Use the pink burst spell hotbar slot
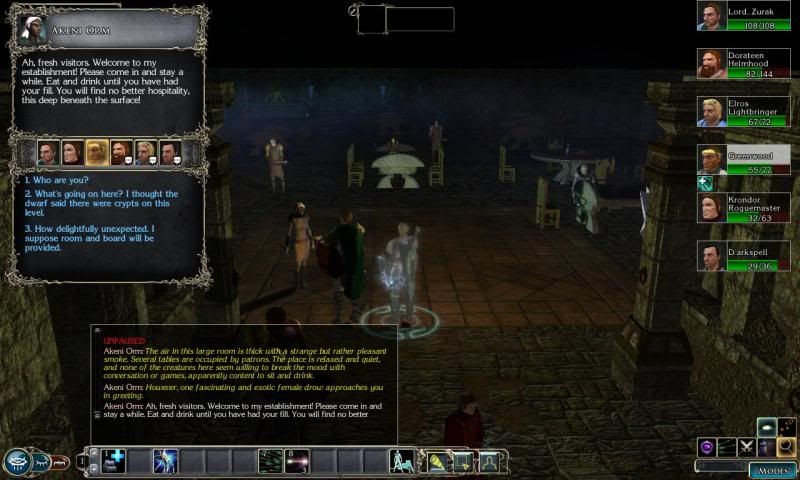The width and height of the screenshot is (800, 480). click(297, 461)
